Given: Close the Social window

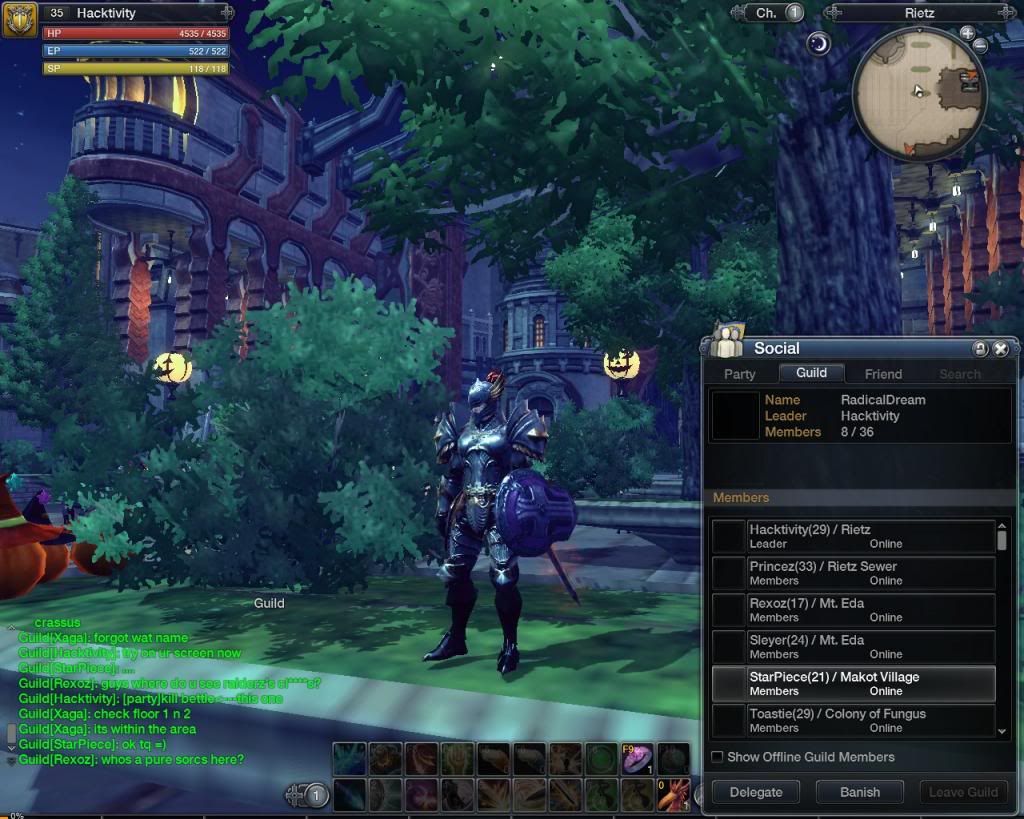Looking at the screenshot, I should click(1000, 349).
